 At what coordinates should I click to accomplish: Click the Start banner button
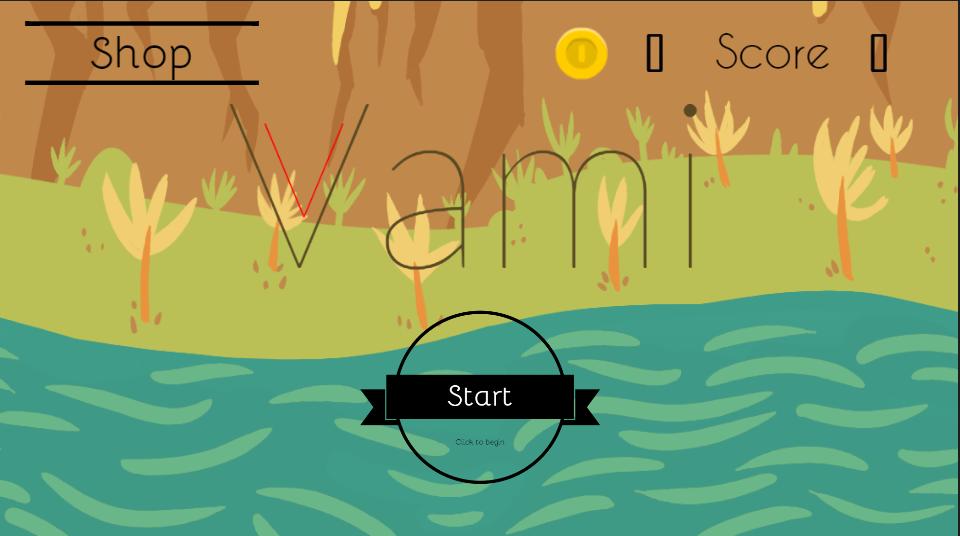coord(480,397)
